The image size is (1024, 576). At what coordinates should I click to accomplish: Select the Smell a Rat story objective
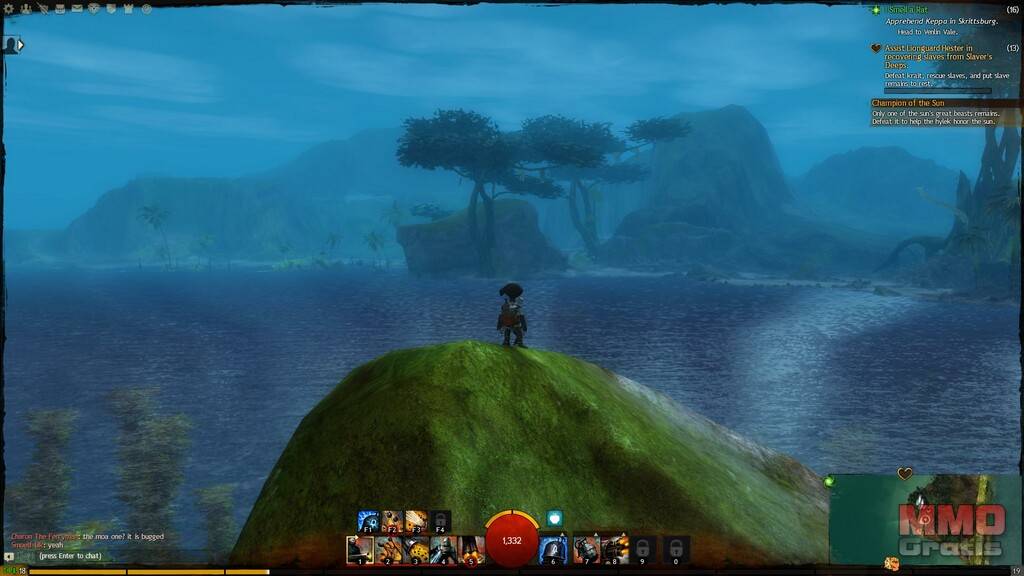(x=909, y=10)
